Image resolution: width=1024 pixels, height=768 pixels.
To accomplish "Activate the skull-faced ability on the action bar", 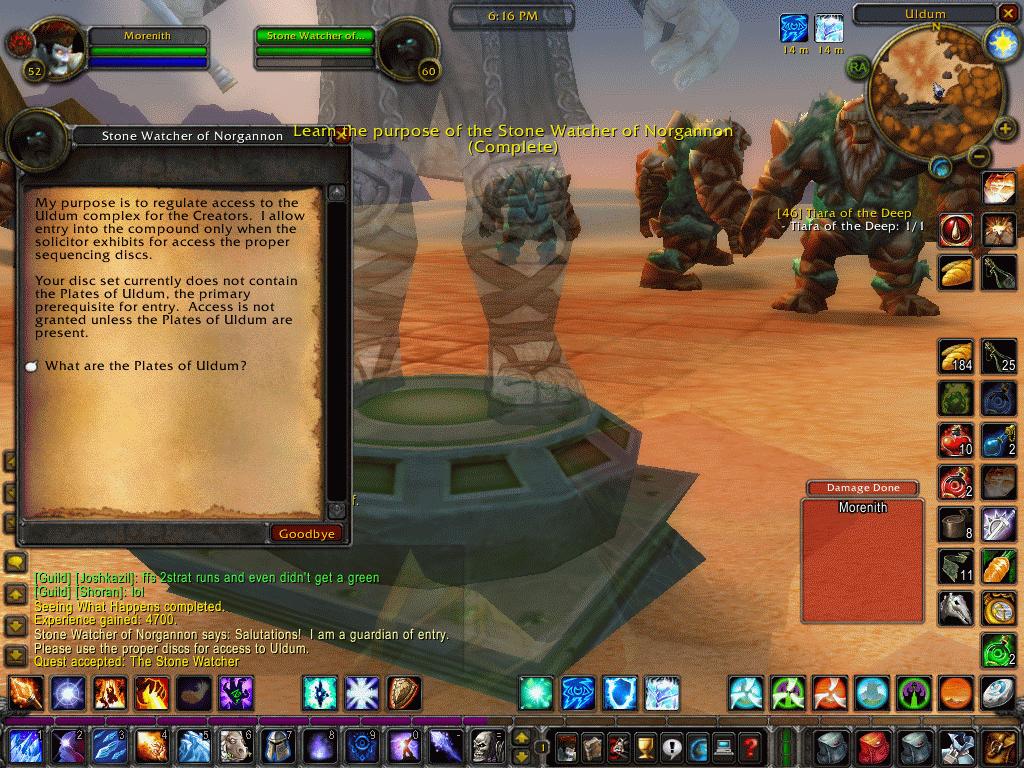I will [x=486, y=746].
